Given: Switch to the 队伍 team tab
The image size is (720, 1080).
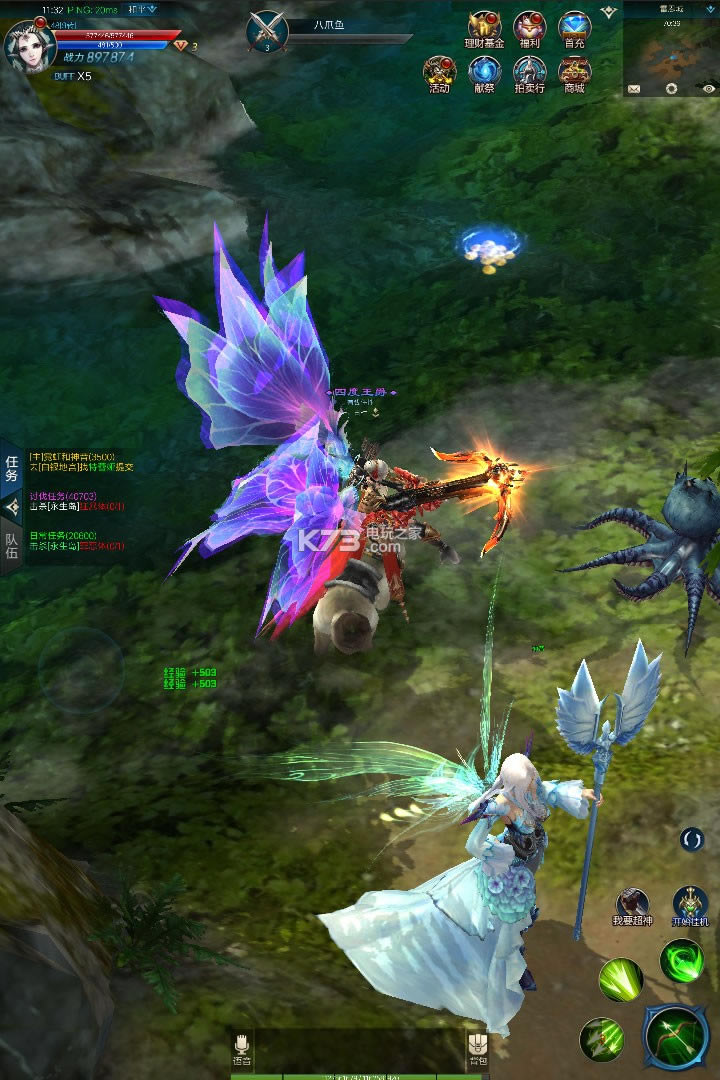Looking at the screenshot, I should [12, 546].
